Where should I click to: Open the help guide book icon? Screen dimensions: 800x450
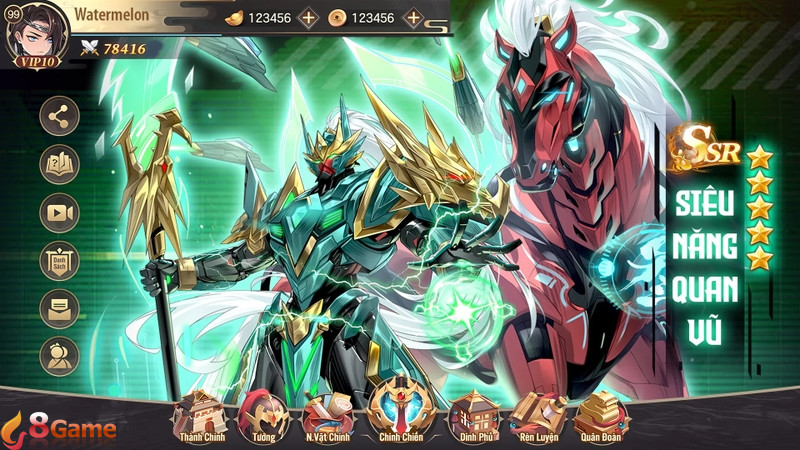click(59, 164)
